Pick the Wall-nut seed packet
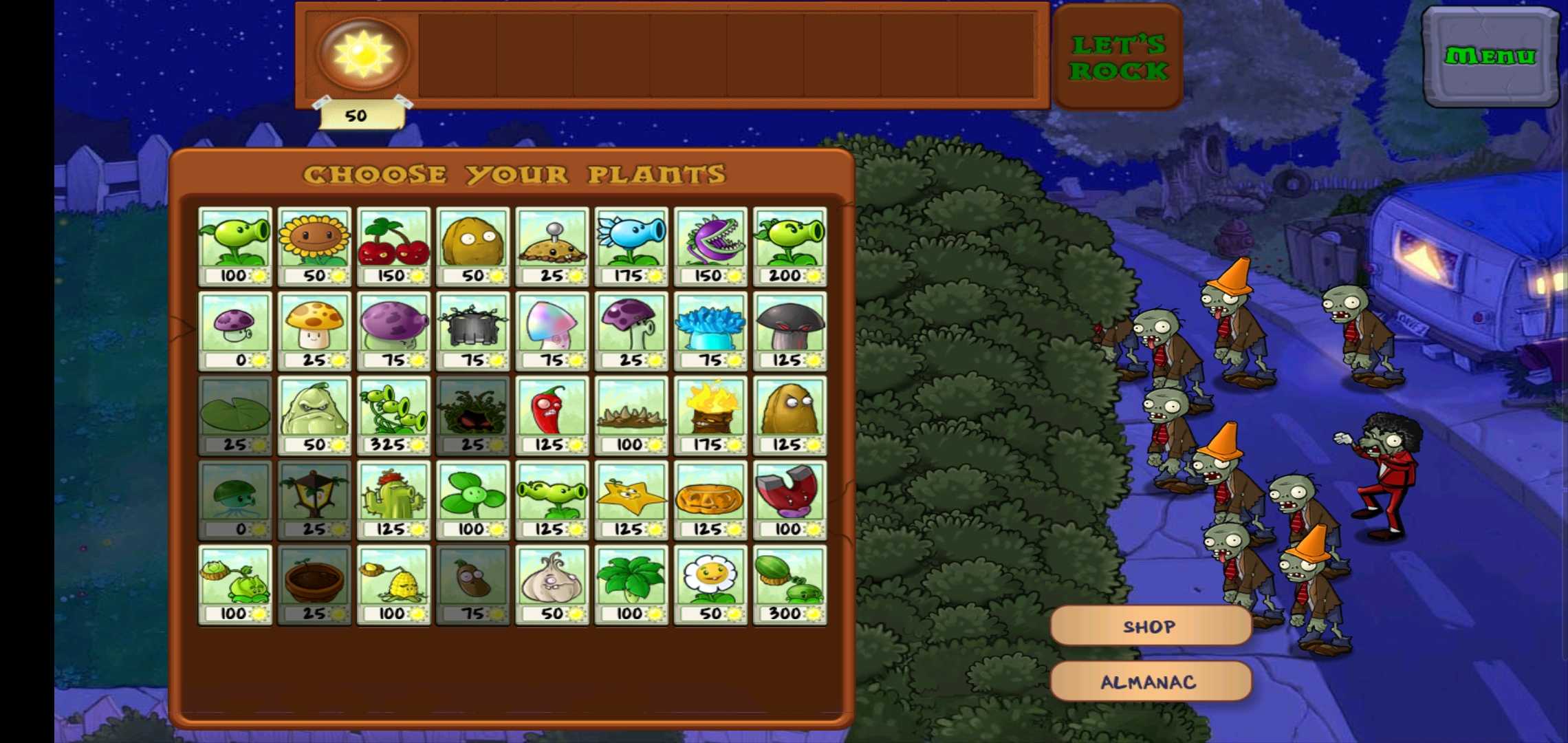Viewport: 1568px width, 743px height. [x=473, y=246]
